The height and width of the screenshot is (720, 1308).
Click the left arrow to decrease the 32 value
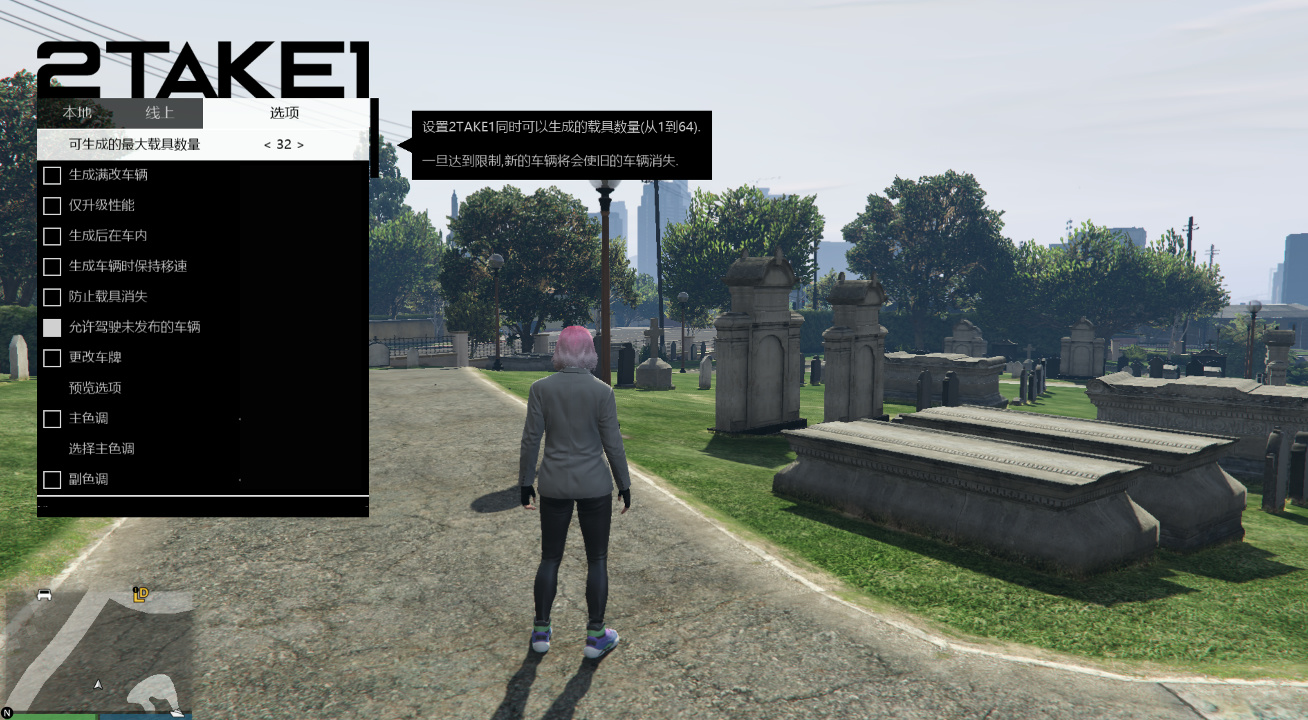click(x=266, y=144)
